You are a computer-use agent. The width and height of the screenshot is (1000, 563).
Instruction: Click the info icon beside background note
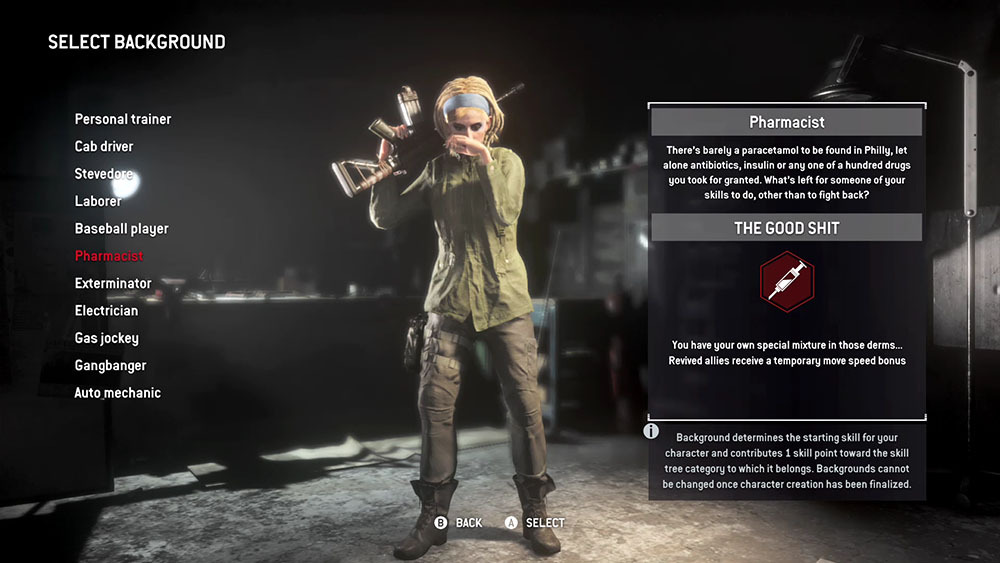click(651, 431)
